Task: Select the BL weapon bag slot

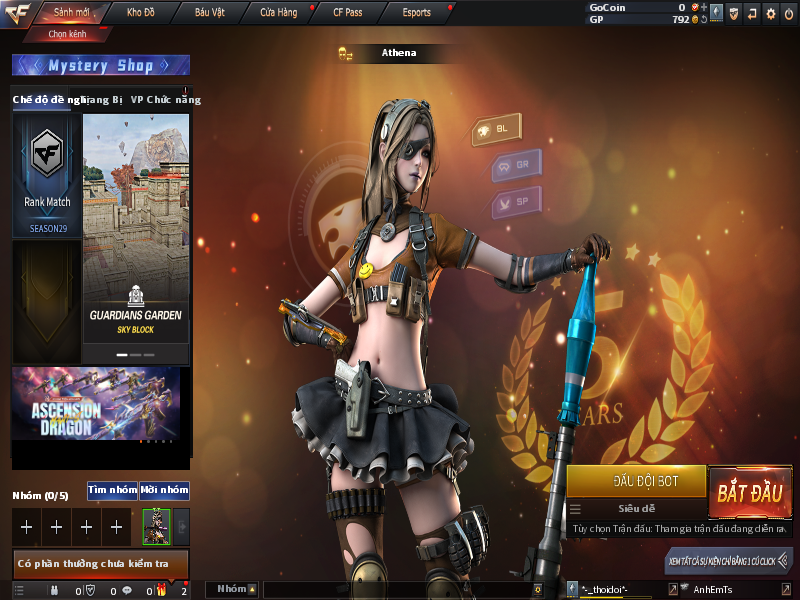Action: tap(494, 130)
